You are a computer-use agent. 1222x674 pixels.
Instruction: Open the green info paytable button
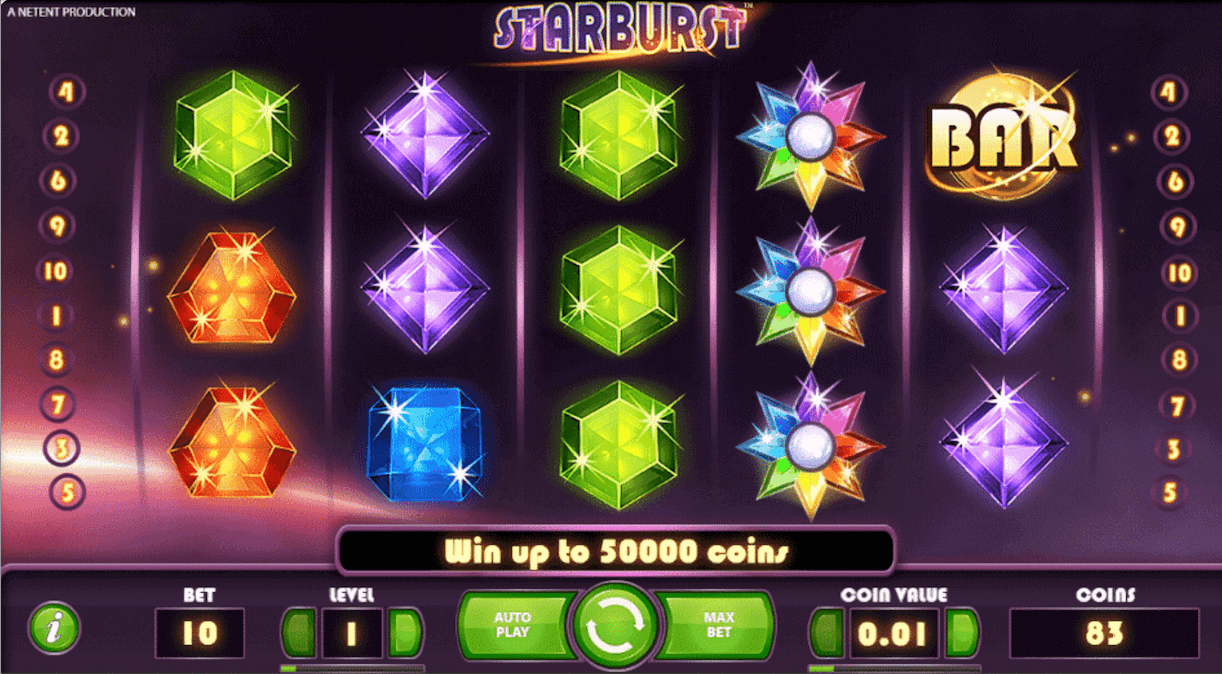click(x=53, y=629)
